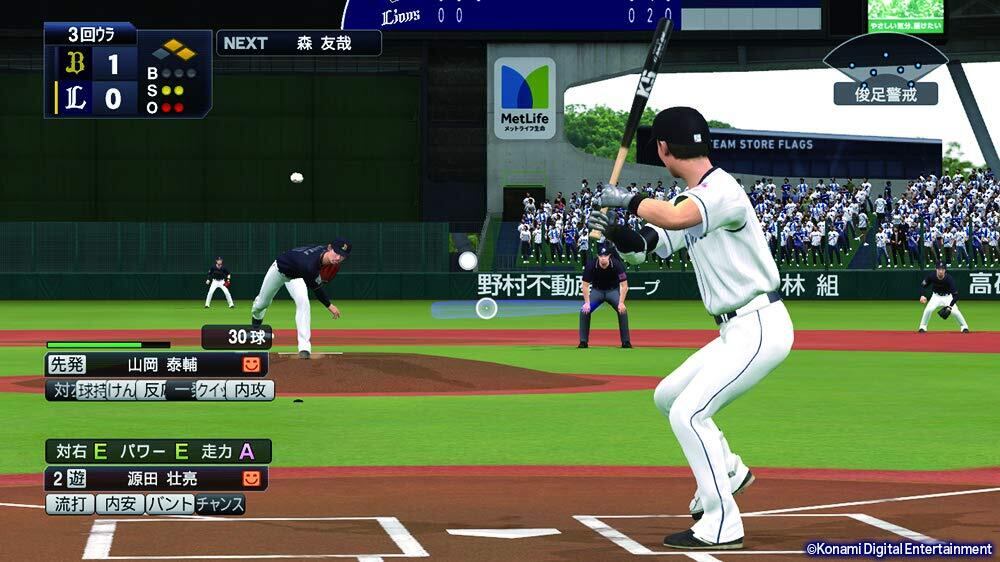Image resolution: width=1000 pixels, height=562 pixels.
Task: Click the Buffaloes B team logo
Action: (74, 64)
